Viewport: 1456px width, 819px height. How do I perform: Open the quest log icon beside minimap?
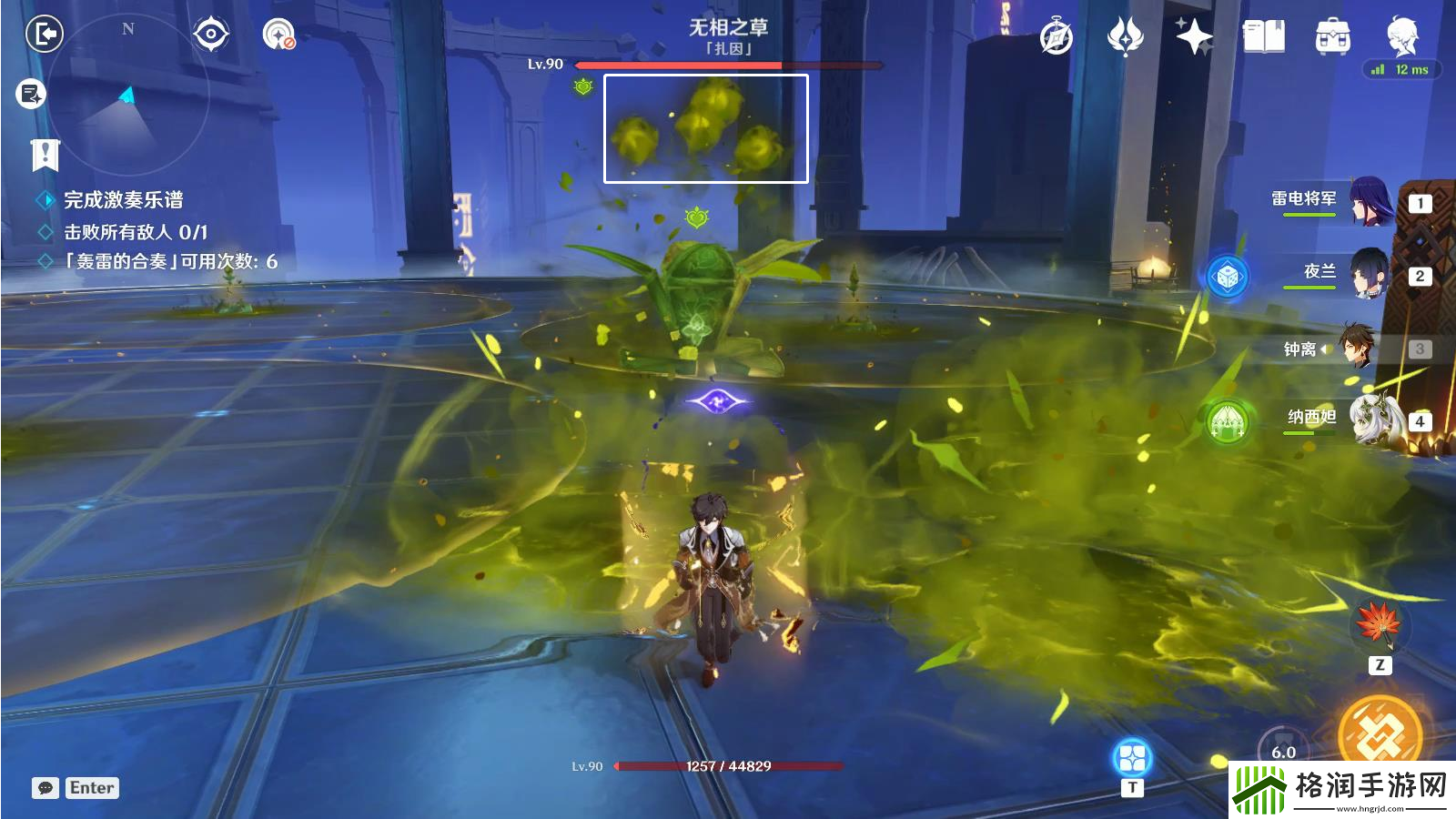31,93
